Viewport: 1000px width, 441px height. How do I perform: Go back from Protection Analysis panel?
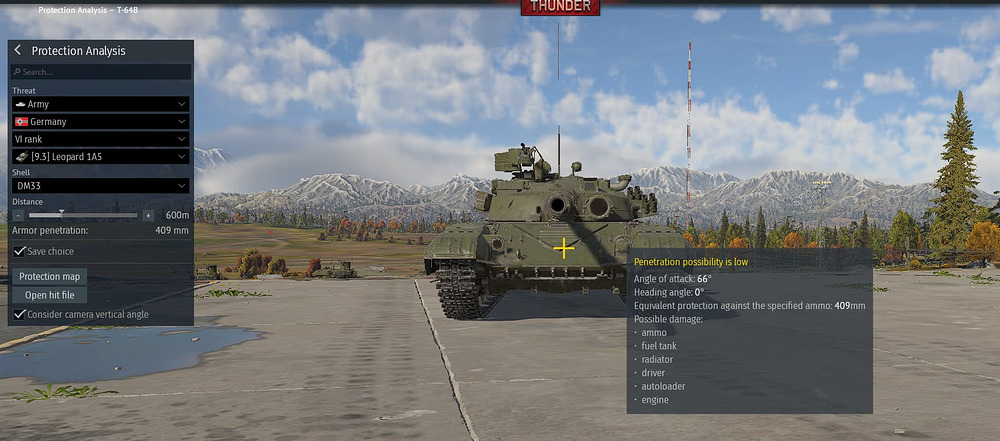coord(18,51)
